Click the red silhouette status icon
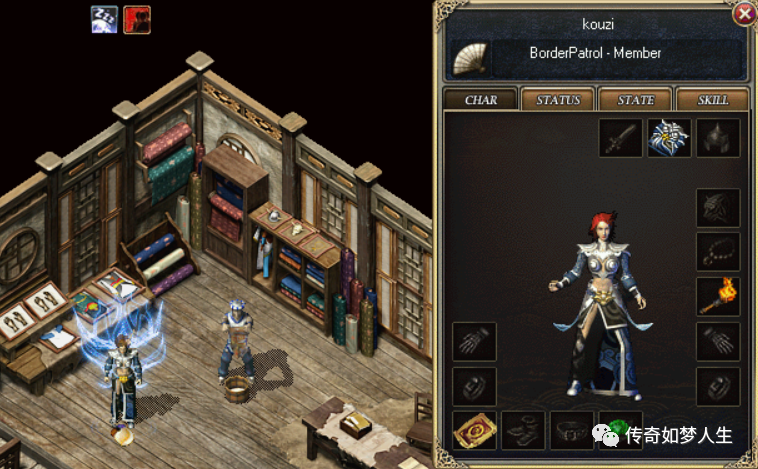This screenshot has height=469, width=758. (x=137, y=19)
